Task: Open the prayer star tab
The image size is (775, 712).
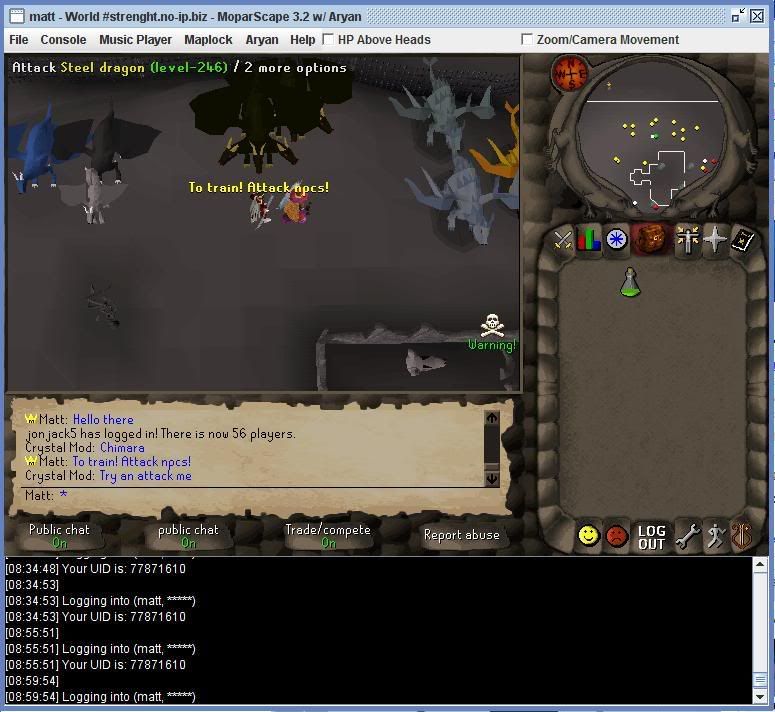Action: click(715, 240)
